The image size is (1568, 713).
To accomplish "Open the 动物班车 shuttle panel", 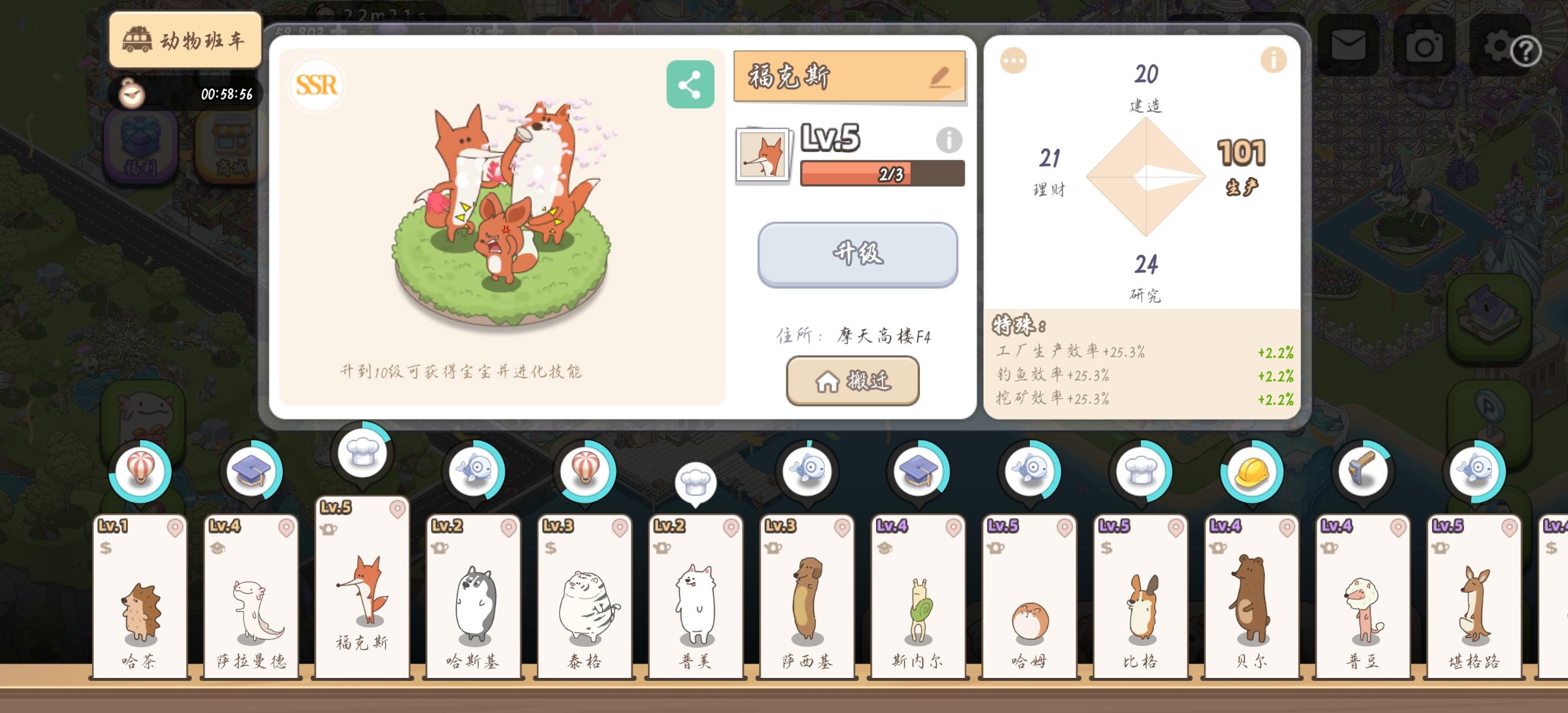I will (186, 40).
